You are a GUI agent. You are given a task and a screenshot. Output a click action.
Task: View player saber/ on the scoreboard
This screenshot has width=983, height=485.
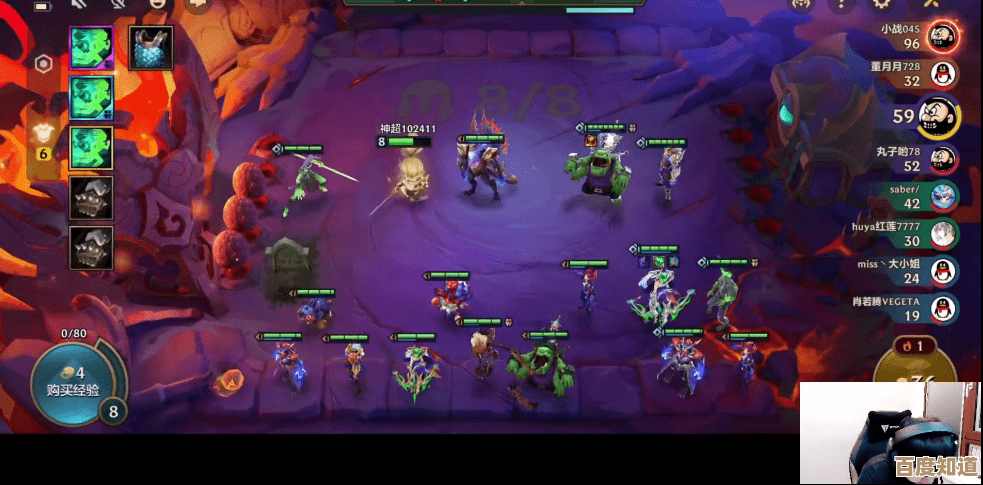(940, 196)
